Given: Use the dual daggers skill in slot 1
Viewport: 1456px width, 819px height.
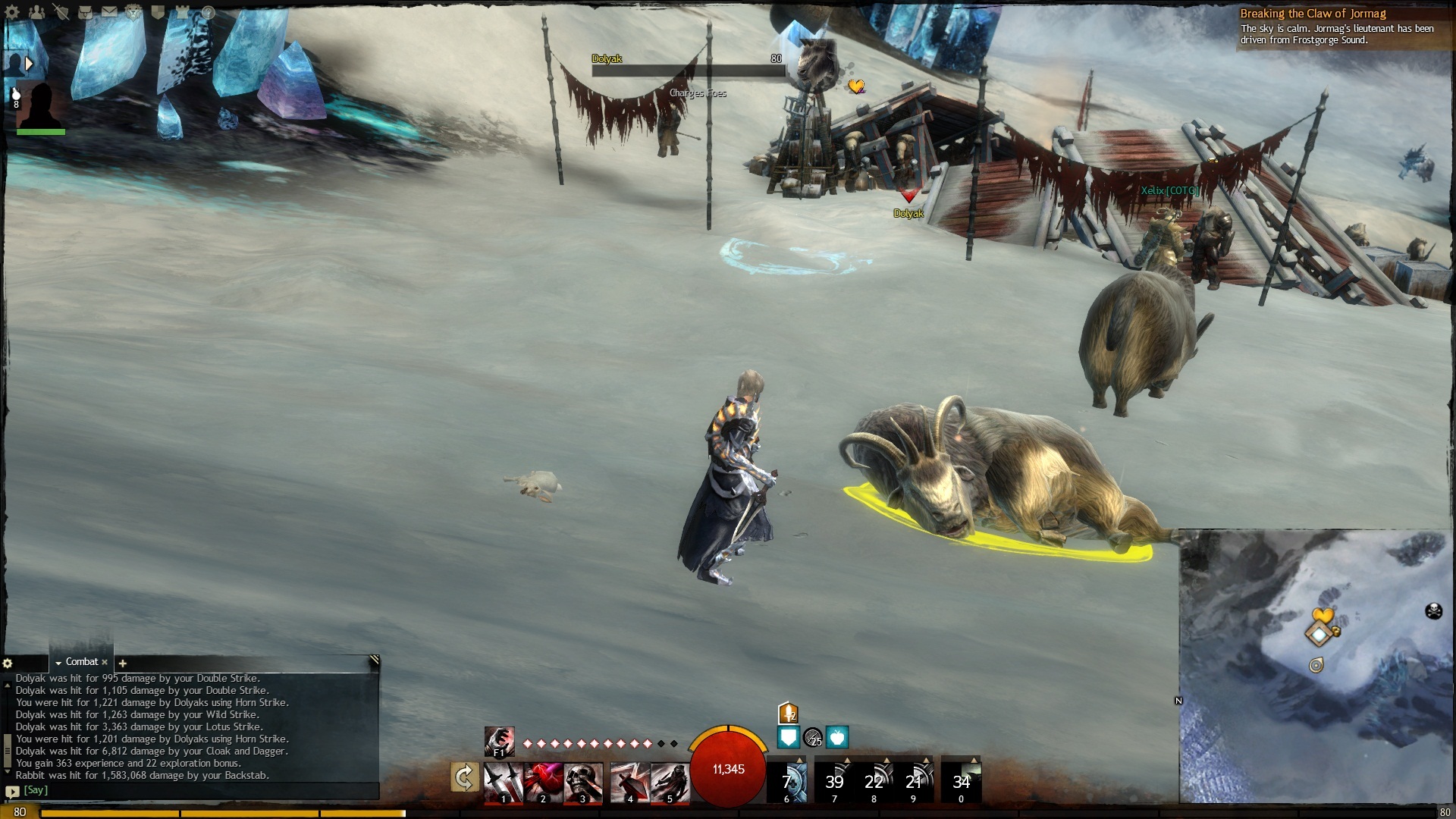Looking at the screenshot, I should (504, 782).
